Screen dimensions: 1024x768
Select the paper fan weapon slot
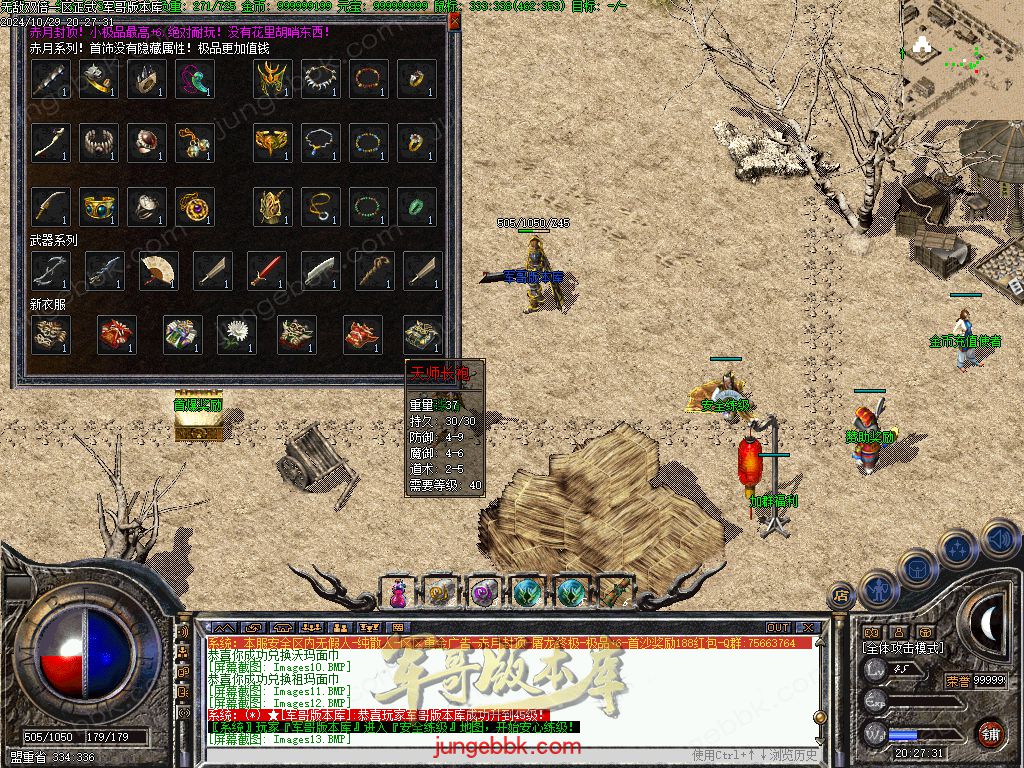coord(158,270)
